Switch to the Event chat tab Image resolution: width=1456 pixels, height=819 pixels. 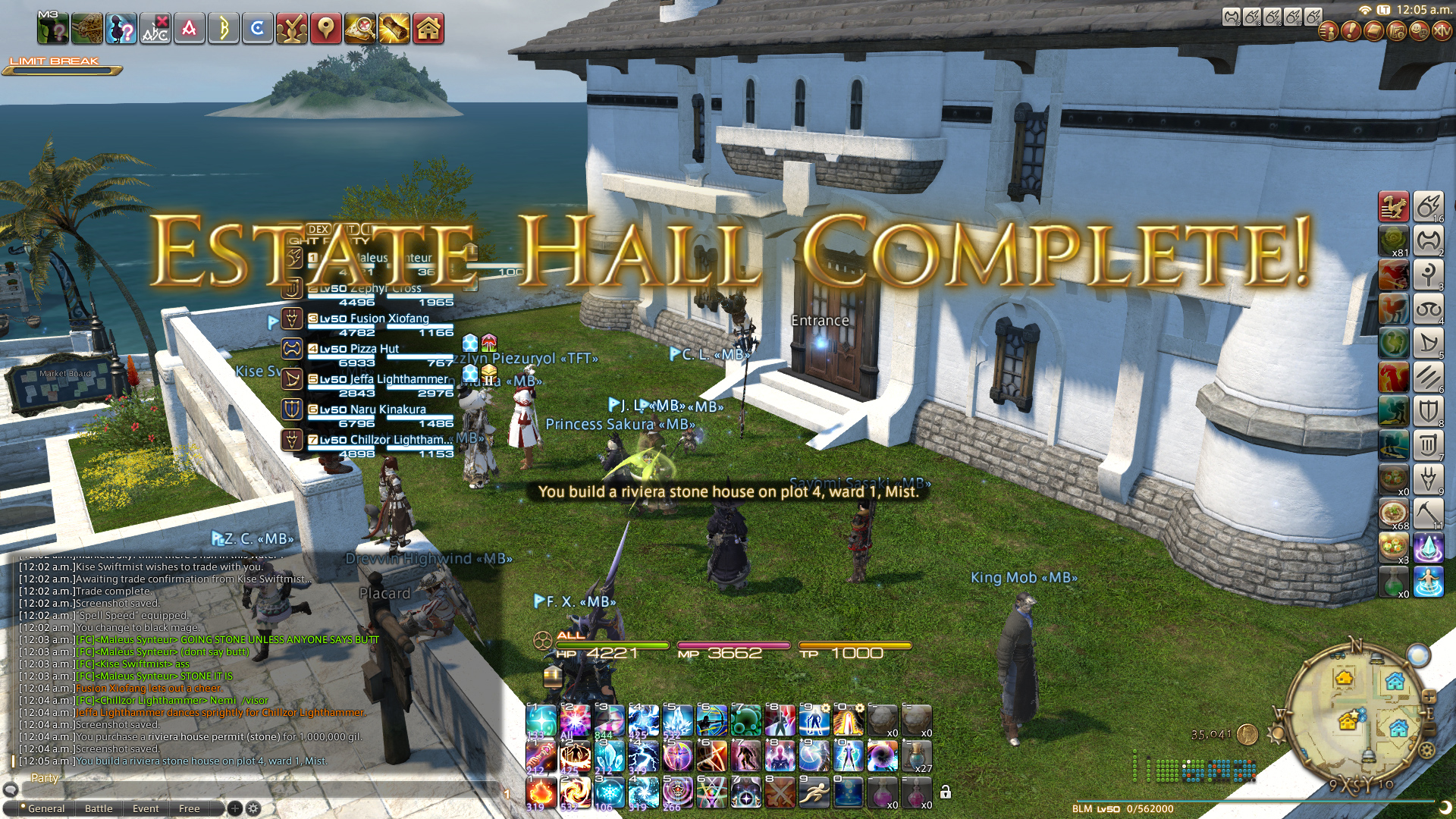(x=146, y=808)
